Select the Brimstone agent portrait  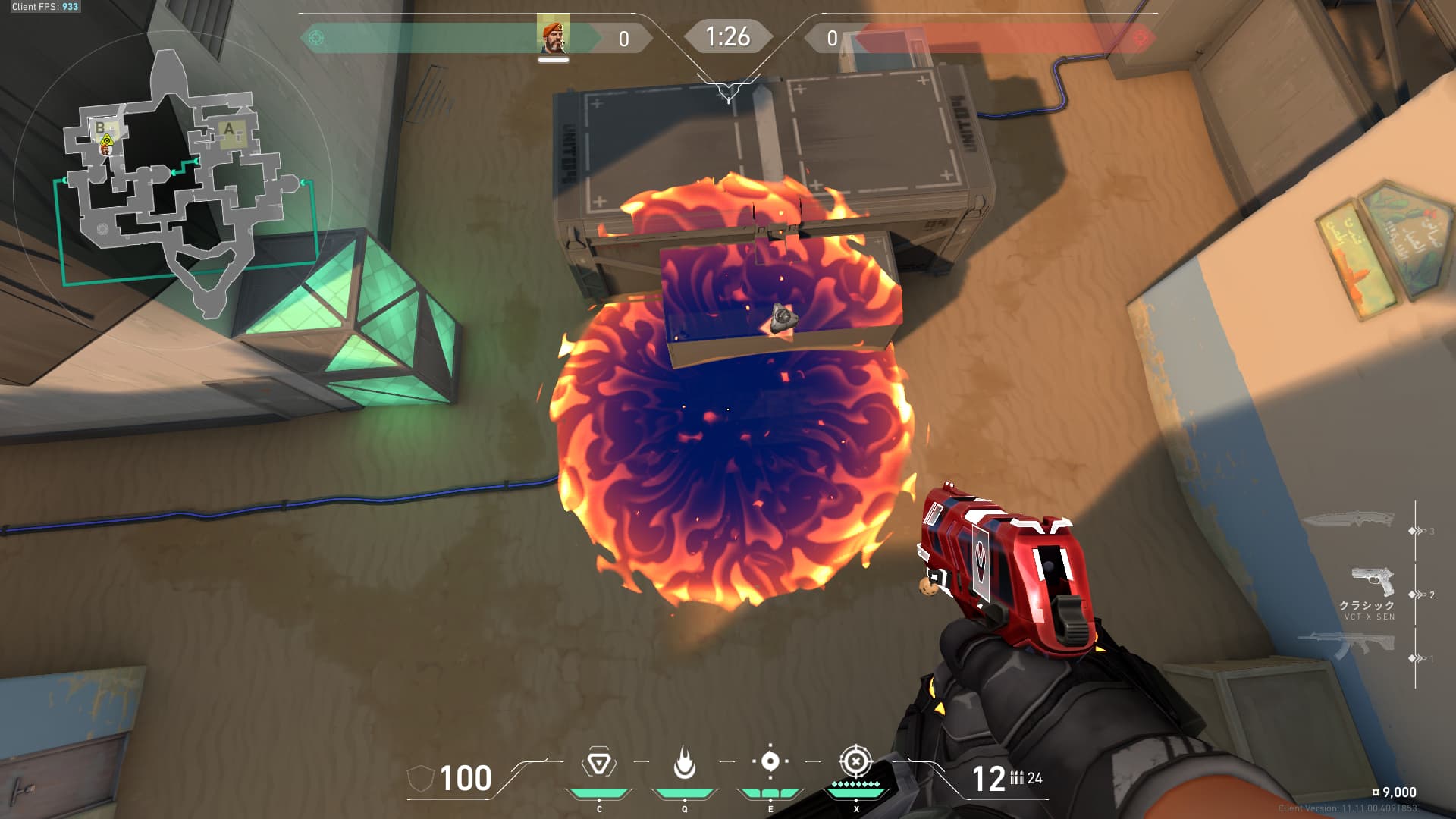[x=553, y=35]
